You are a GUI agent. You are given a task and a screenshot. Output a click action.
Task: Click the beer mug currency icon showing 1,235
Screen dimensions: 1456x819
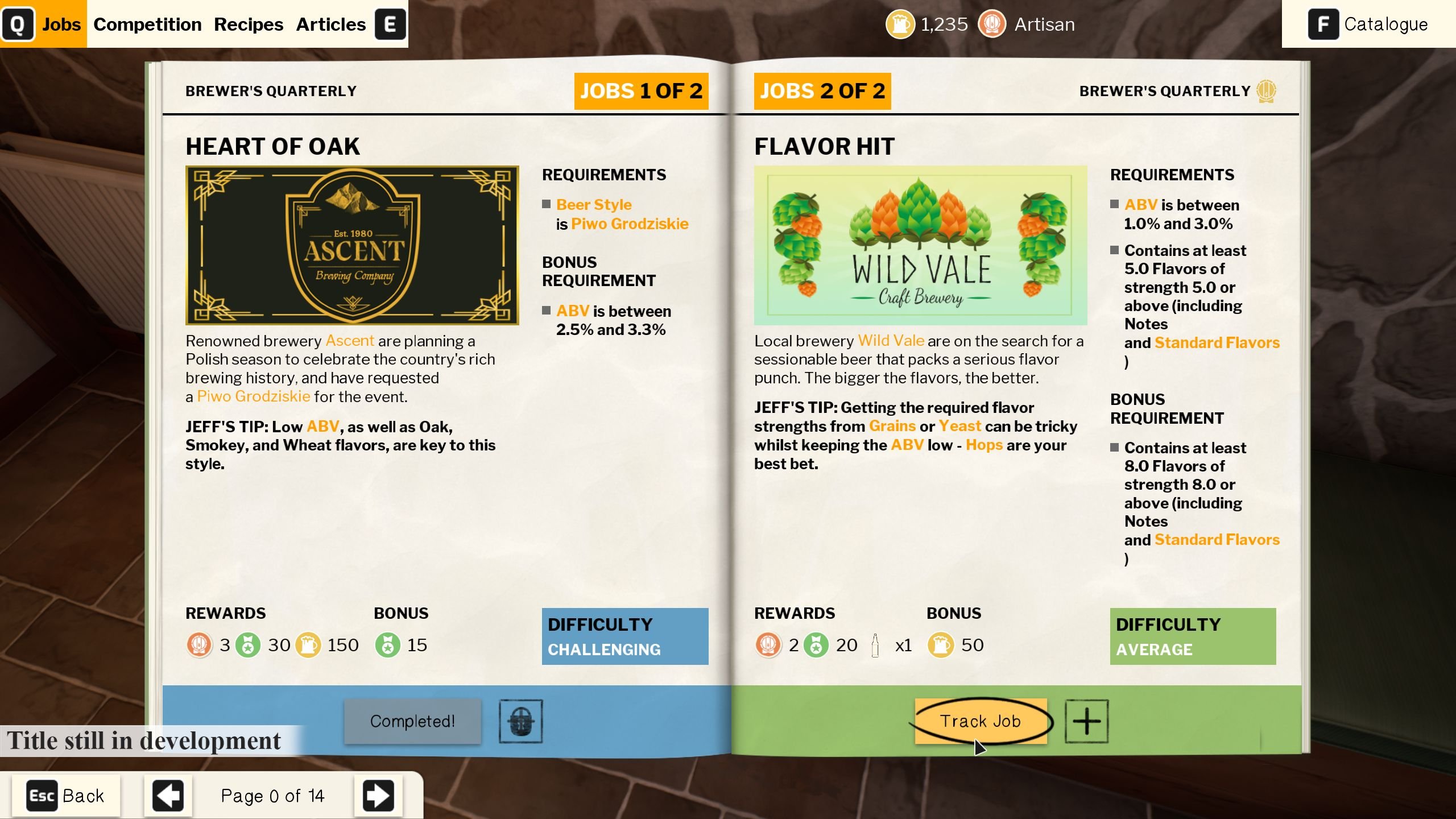point(900,24)
